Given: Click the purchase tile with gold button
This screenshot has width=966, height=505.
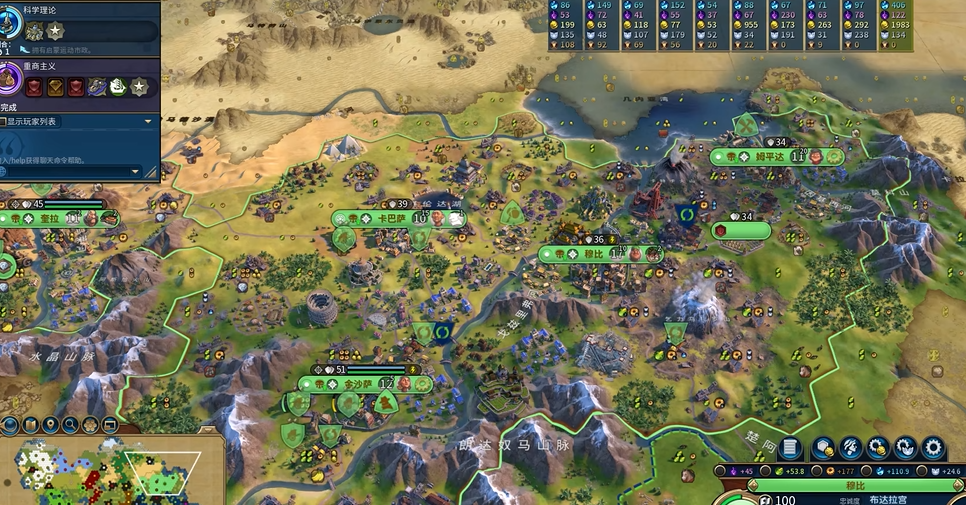Looking at the screenshot, I should click(x=824, y=448).
